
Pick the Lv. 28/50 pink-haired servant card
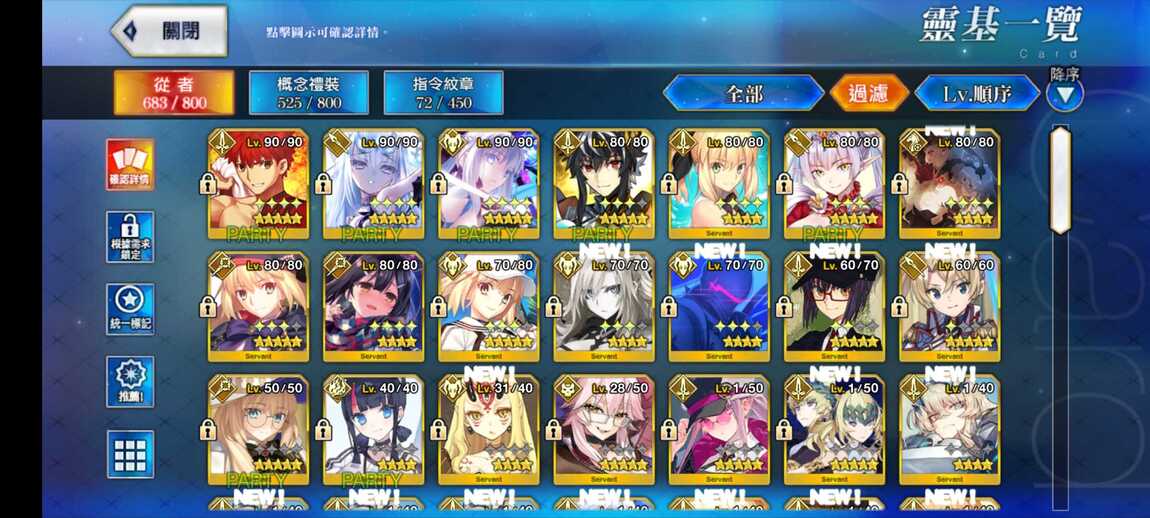point(604,430)
